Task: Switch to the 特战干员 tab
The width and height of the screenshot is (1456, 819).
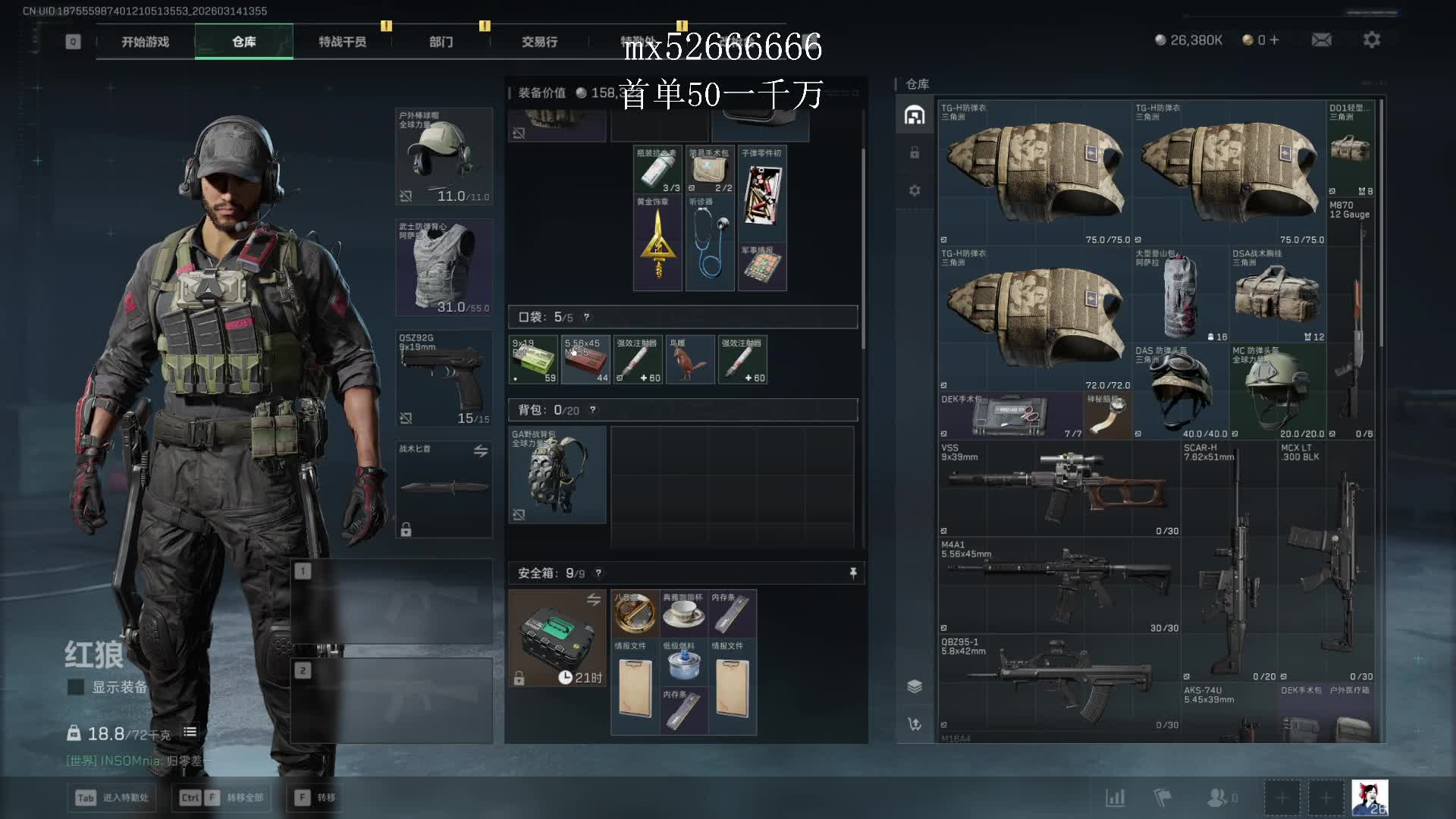Action: (342, 42)
